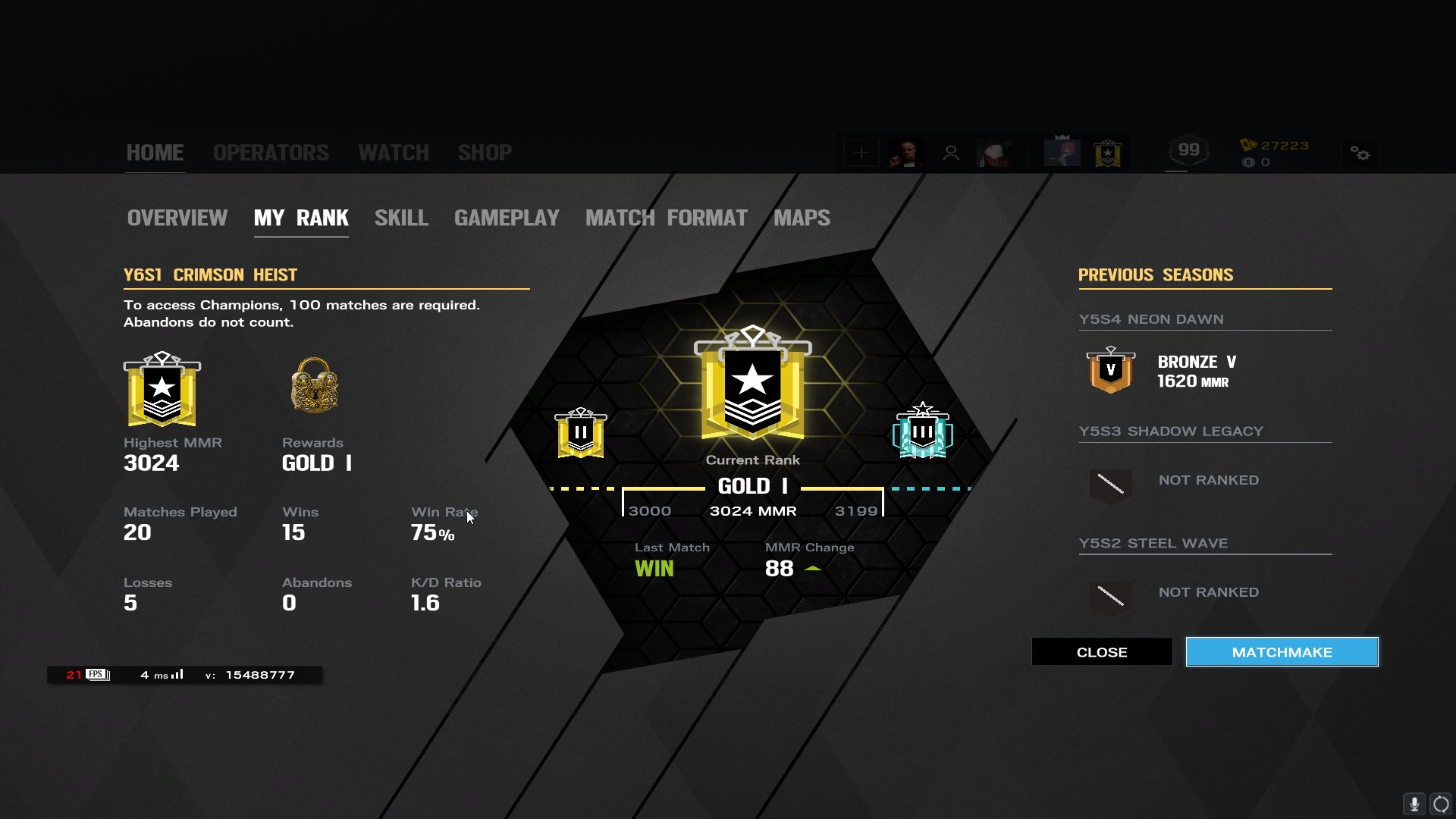Select the Gold II rank emblem
The image size is (1456, 819).
[x=581, y=433]
